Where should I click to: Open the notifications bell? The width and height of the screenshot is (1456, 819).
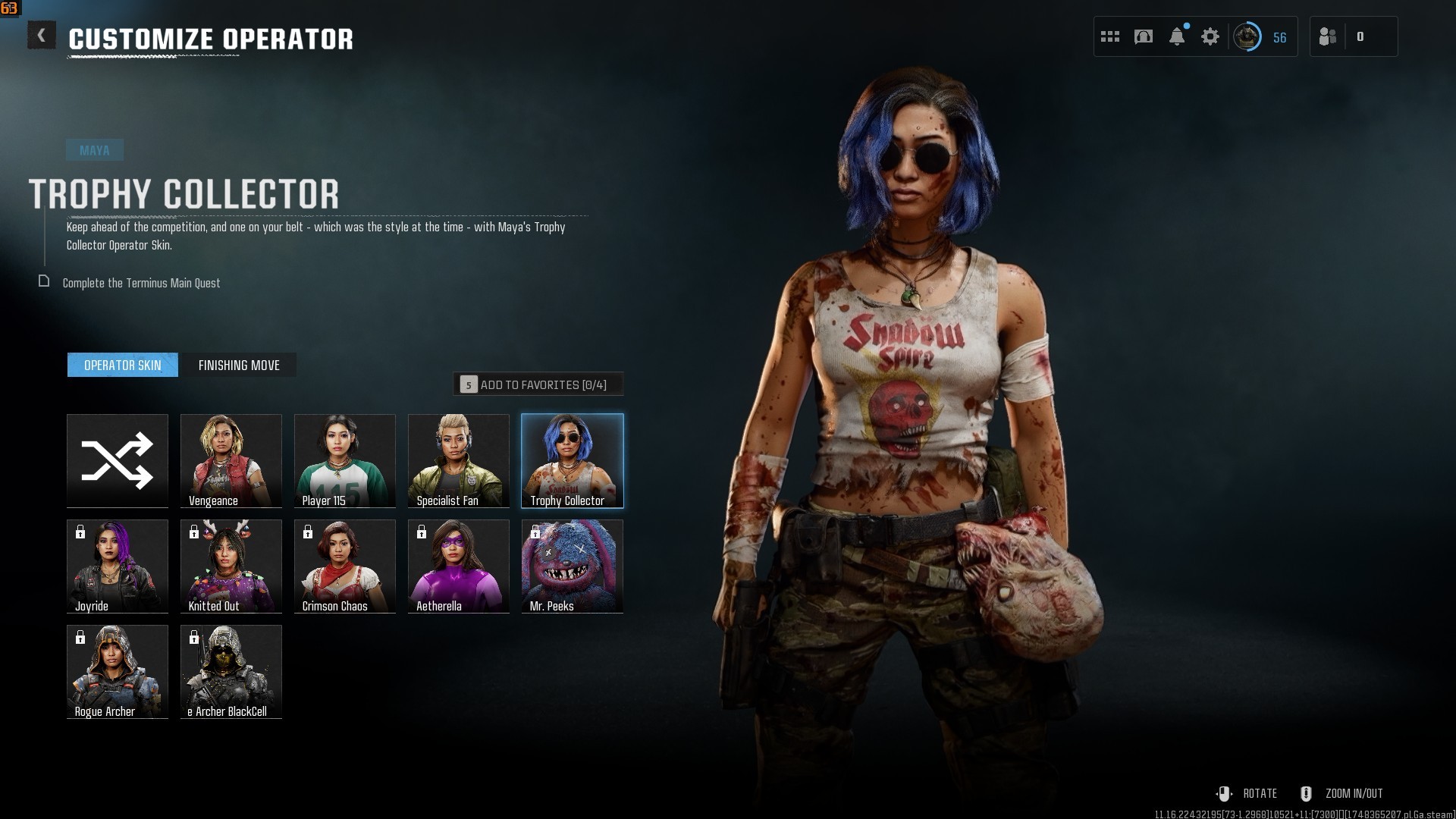(1177, 36)
